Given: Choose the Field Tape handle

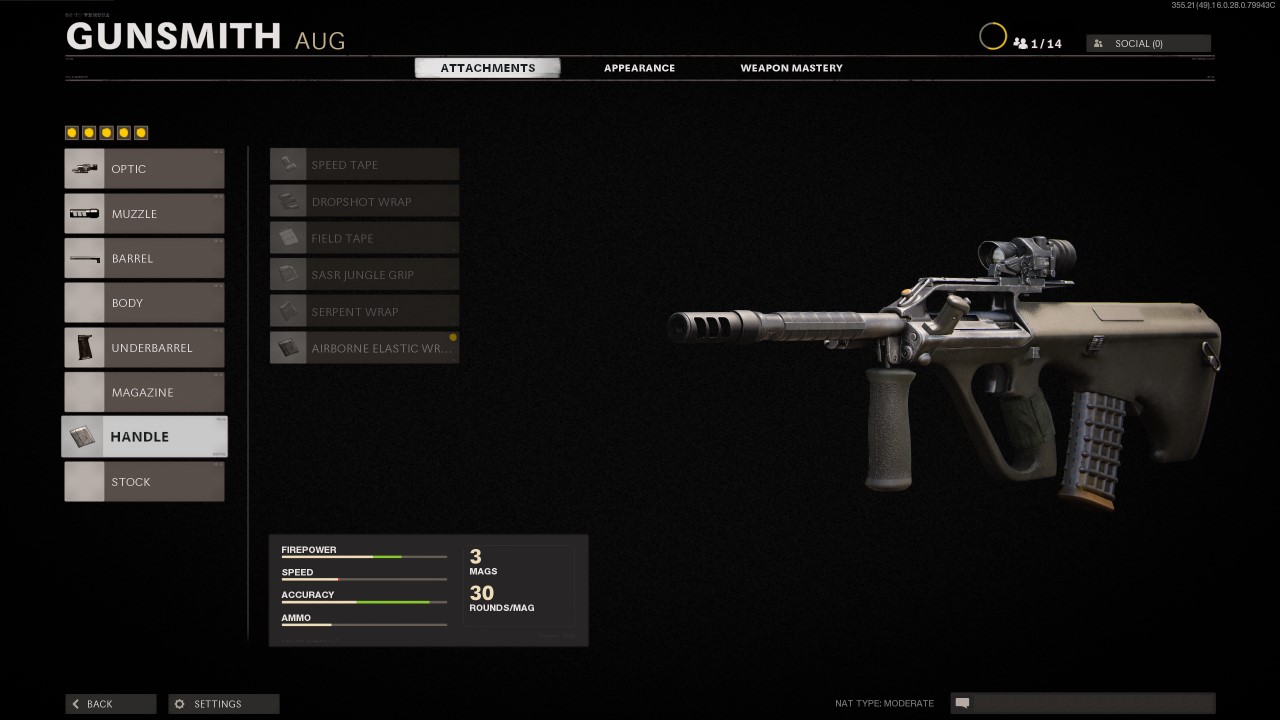Looking at the screenshot, I should [364, 238].
